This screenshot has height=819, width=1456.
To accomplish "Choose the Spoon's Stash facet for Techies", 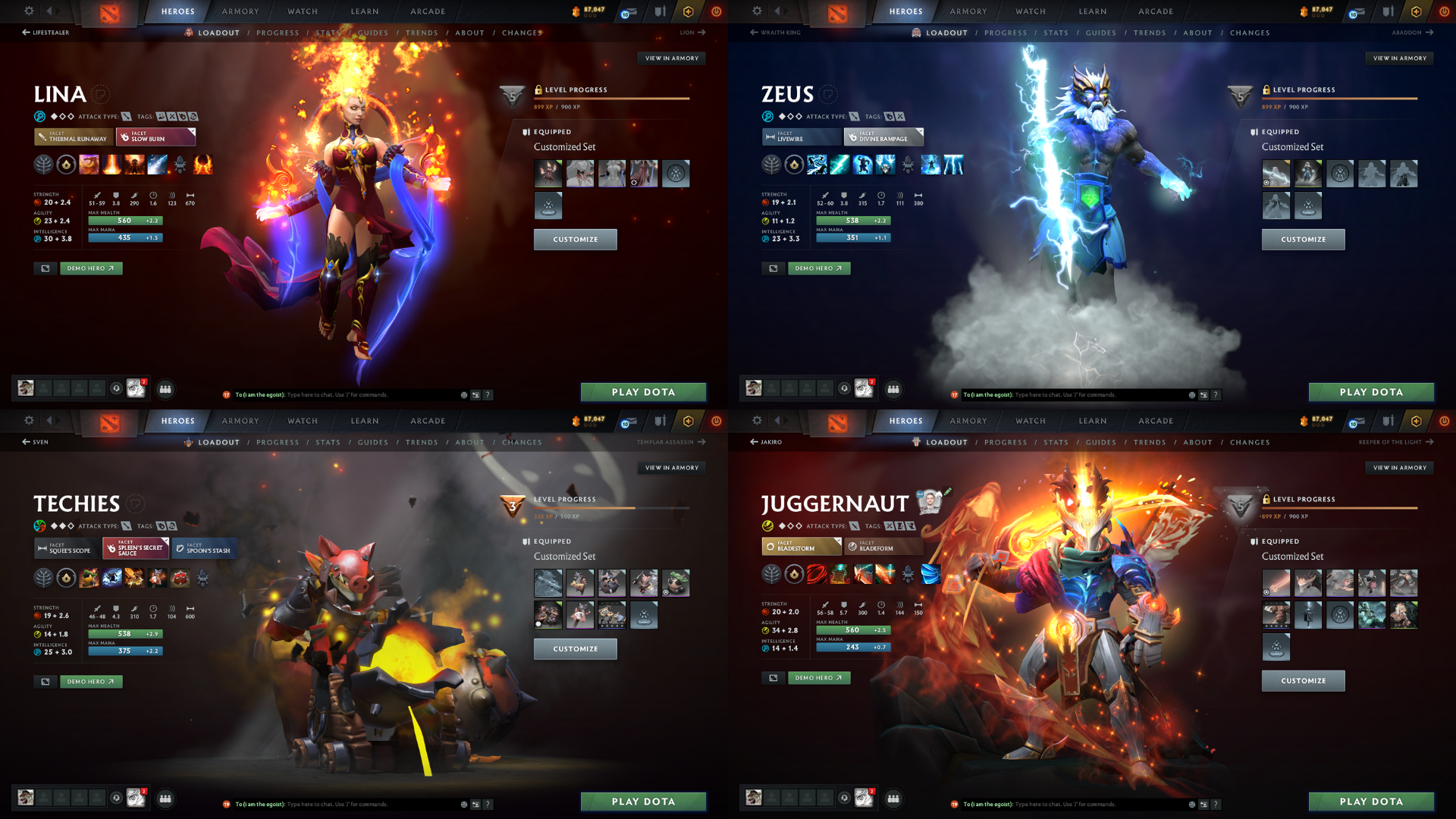I will [x=203, y=548].
